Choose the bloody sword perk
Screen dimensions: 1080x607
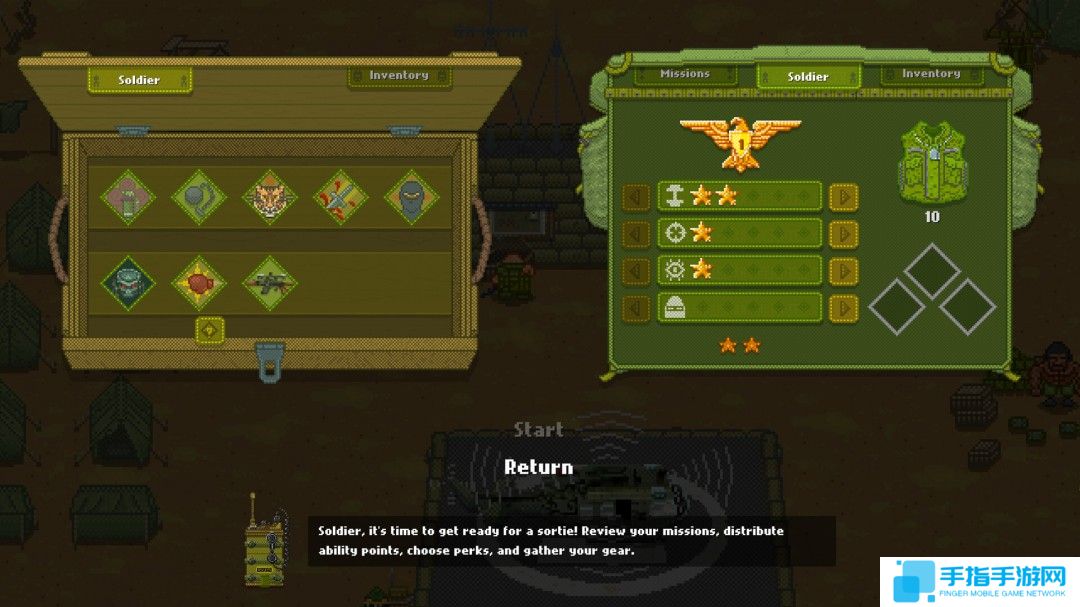(x=341, y=198)
